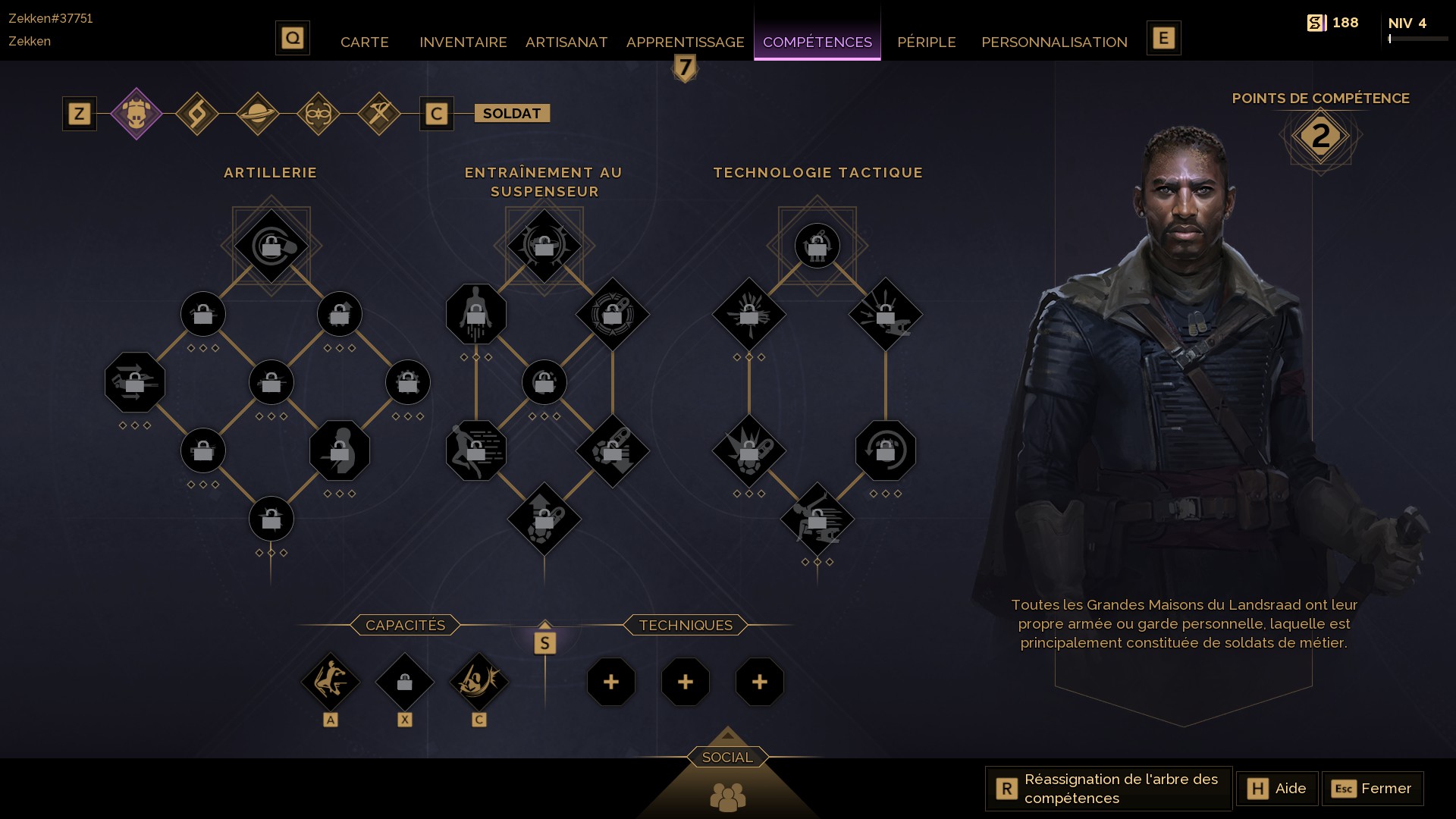Click the sandworm capacité bound to key C
Screen dimensions: 1456x819
(x=479, y=682)
